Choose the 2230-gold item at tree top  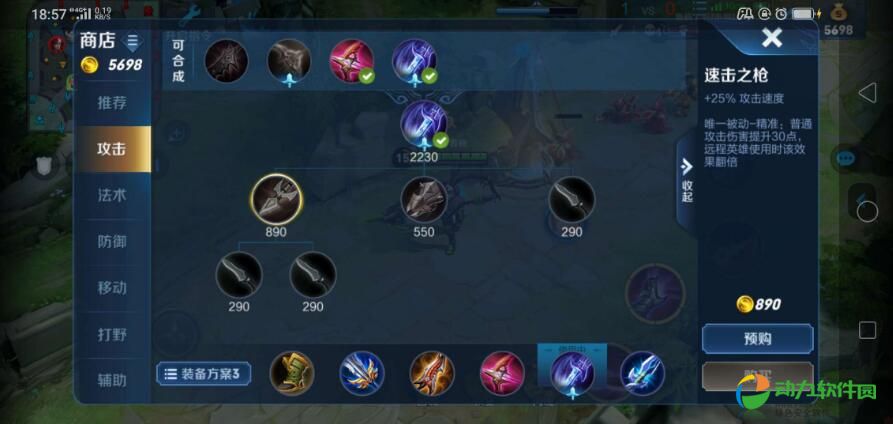424,124
